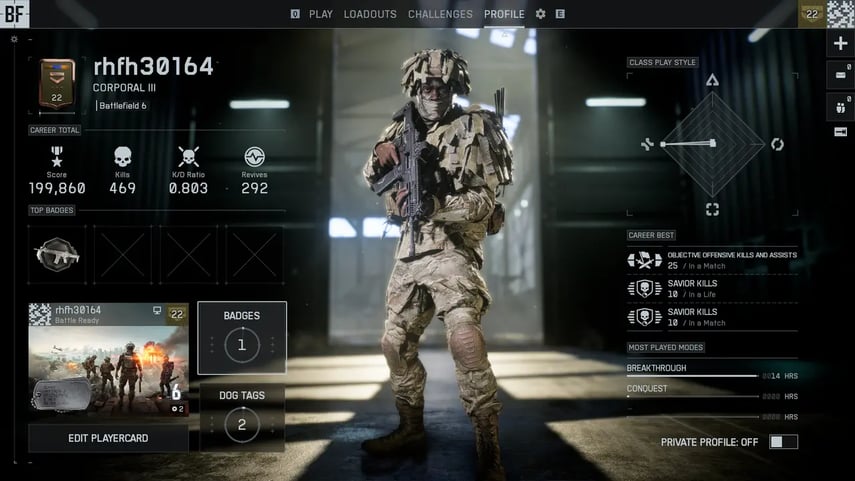Open the Badges panel

pyautogui.click(x=242, y=337)
